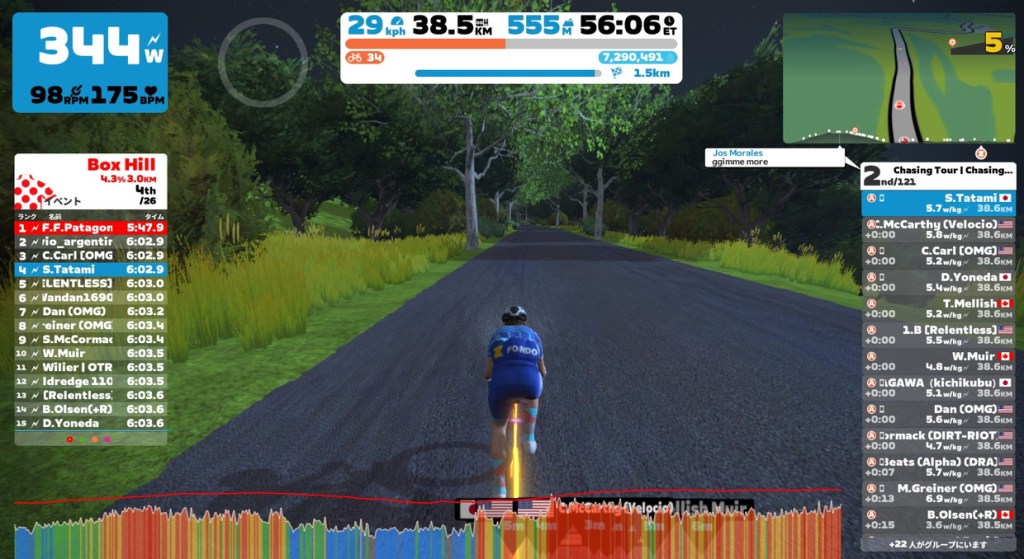Viewport: 1024px width, 559px height.
Task: Select S.Tatami in the nearby riders list
Action: tap(938, 203)
